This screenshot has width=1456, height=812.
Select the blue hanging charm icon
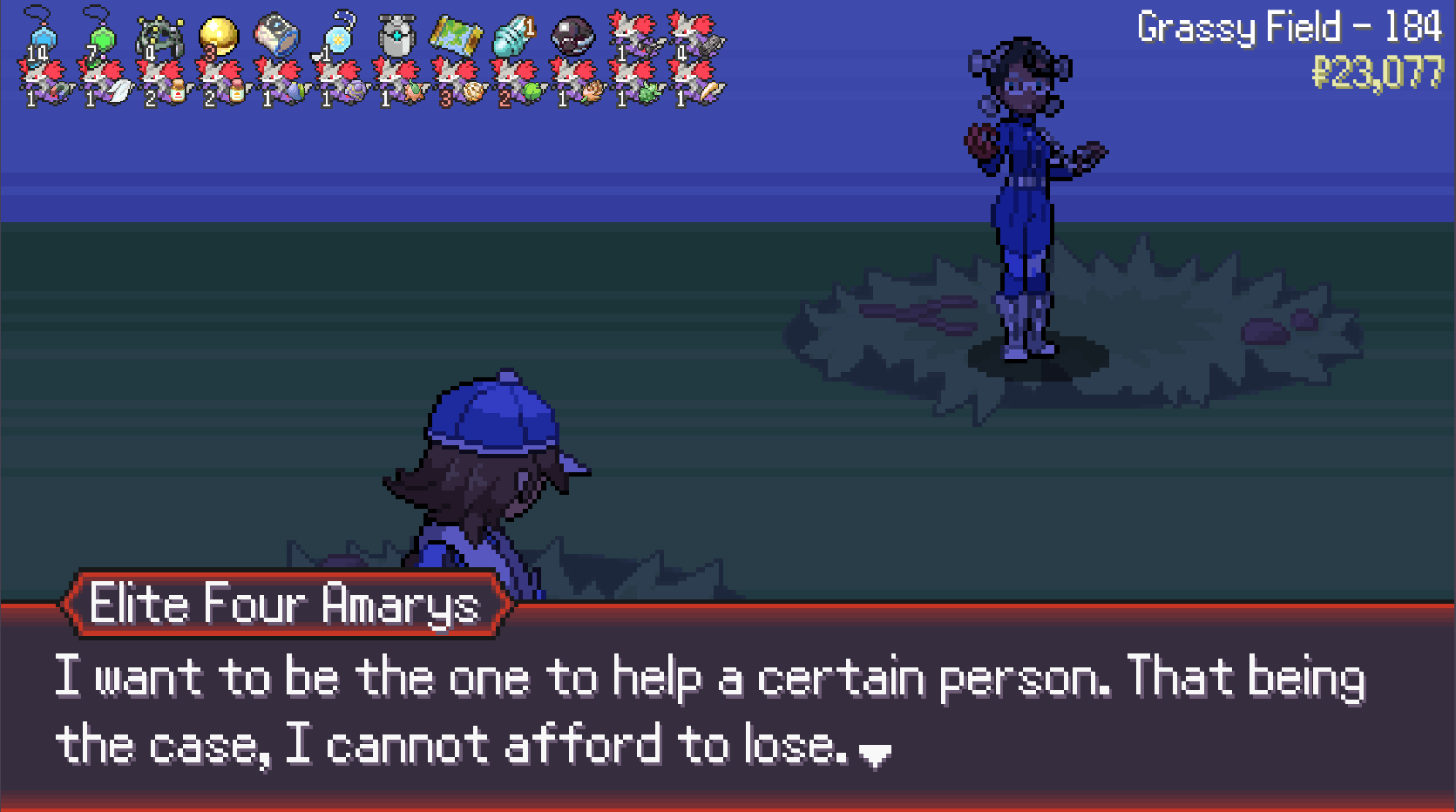point(41,35)
